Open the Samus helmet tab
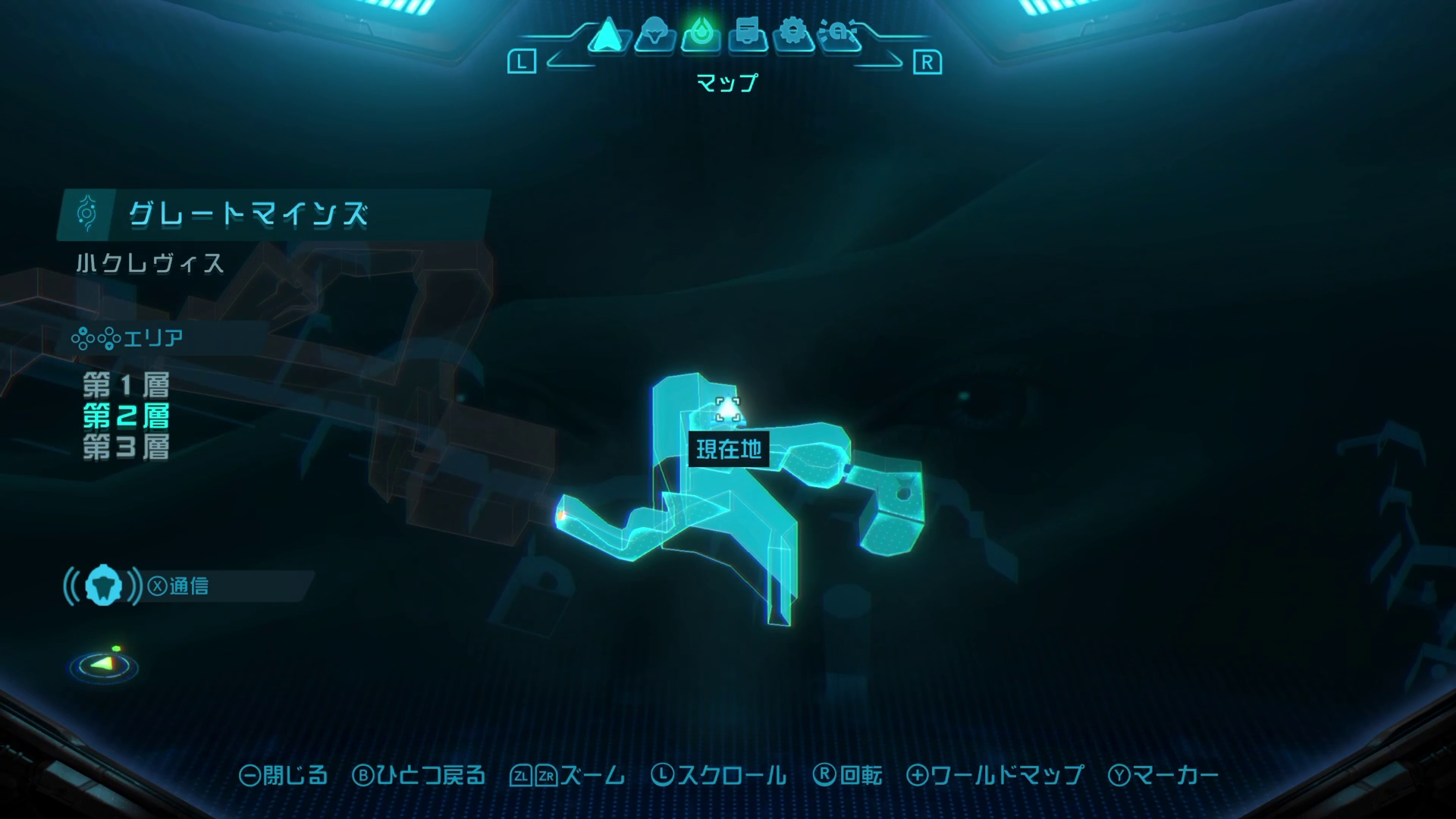The width and height of the screenshot is (1456, 819). point(654,35)
